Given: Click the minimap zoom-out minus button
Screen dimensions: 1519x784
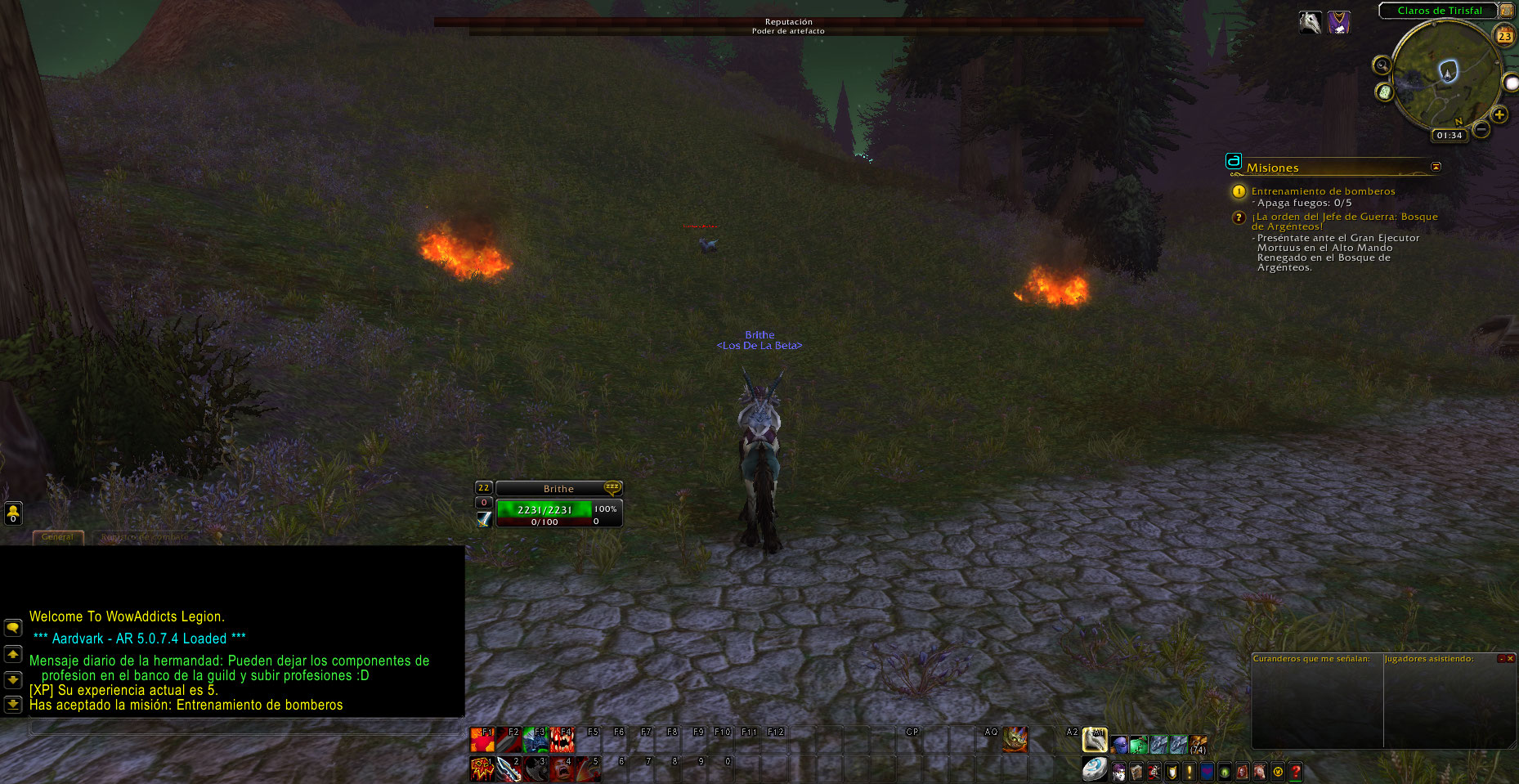Looking at the screenshot, I should pos(1481,129).
